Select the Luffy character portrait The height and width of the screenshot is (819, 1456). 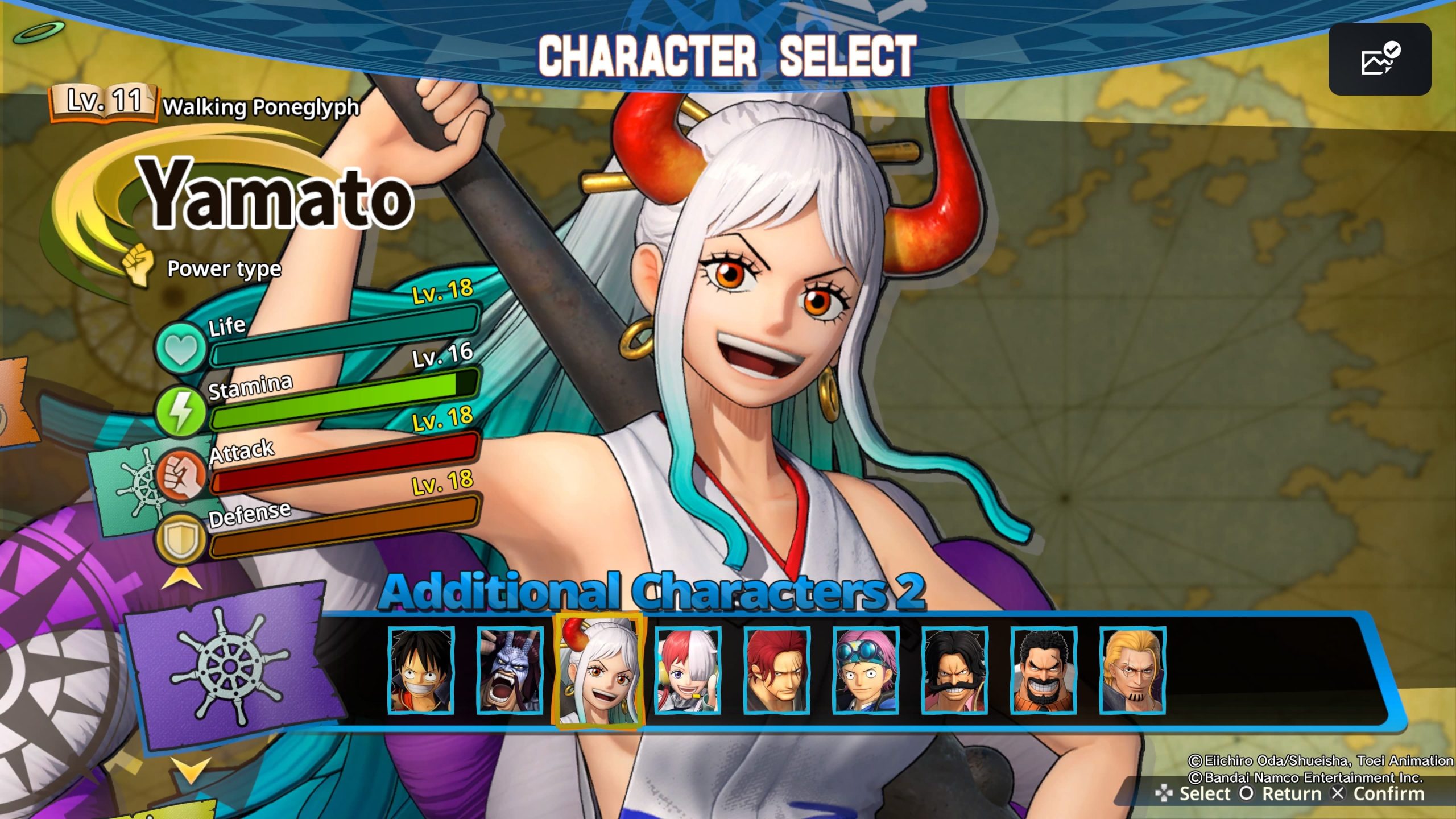click(x=421, y=670)
